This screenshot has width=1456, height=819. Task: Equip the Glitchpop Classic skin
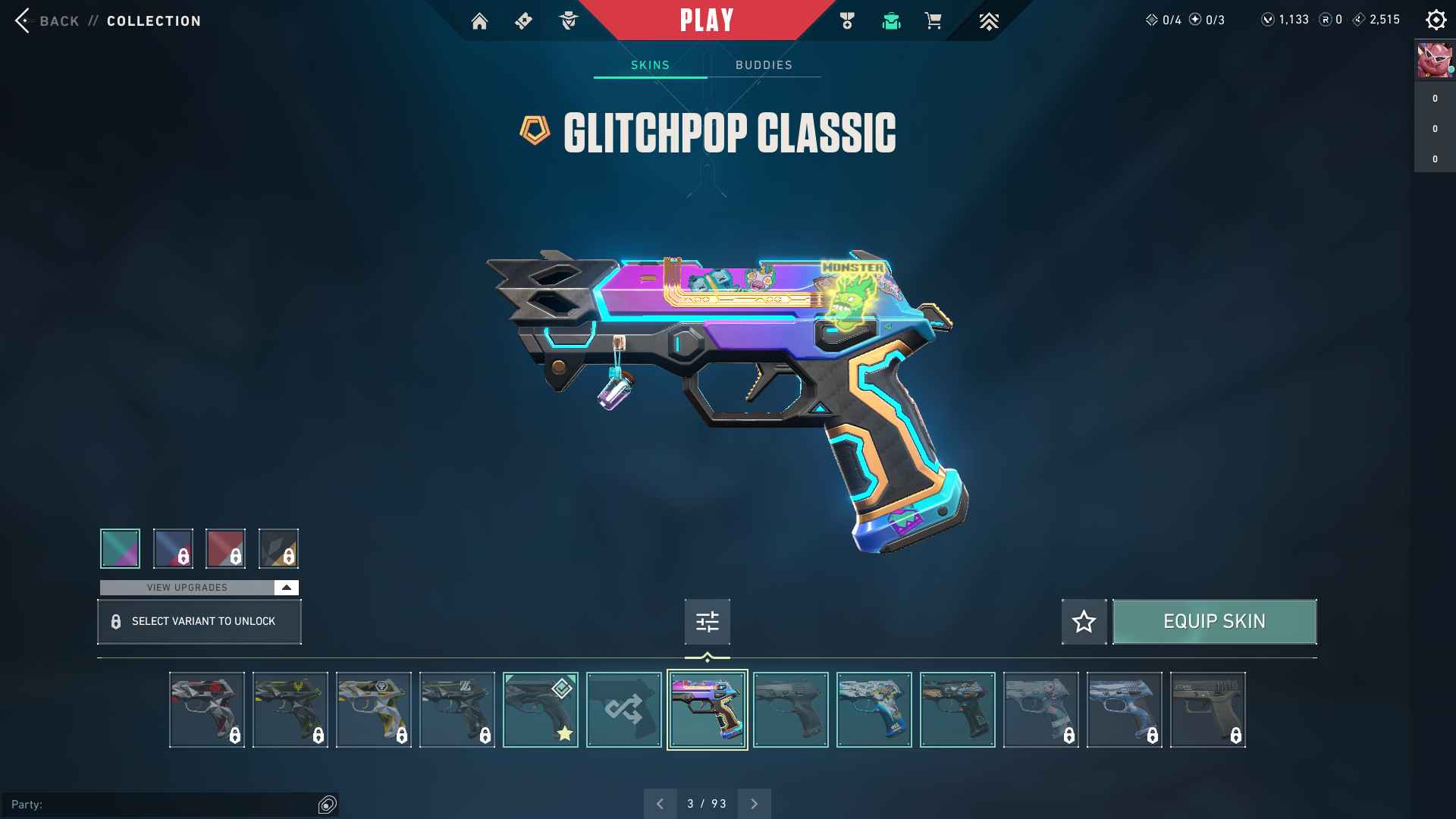tap(1214, 622)
